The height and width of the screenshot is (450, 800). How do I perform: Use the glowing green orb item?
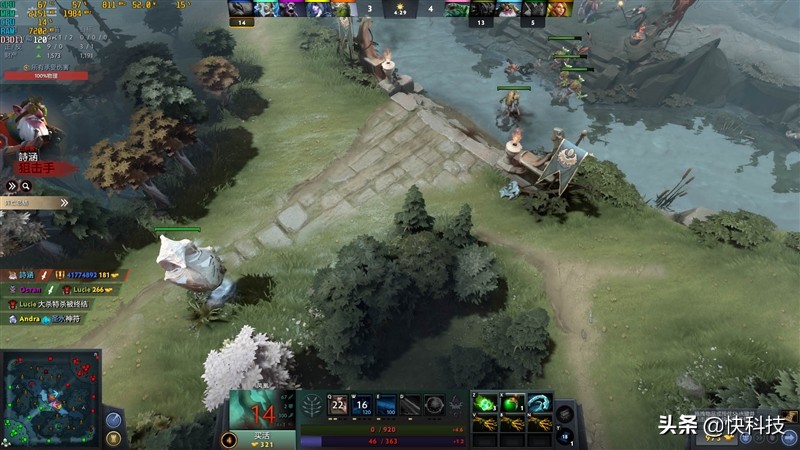487,403
